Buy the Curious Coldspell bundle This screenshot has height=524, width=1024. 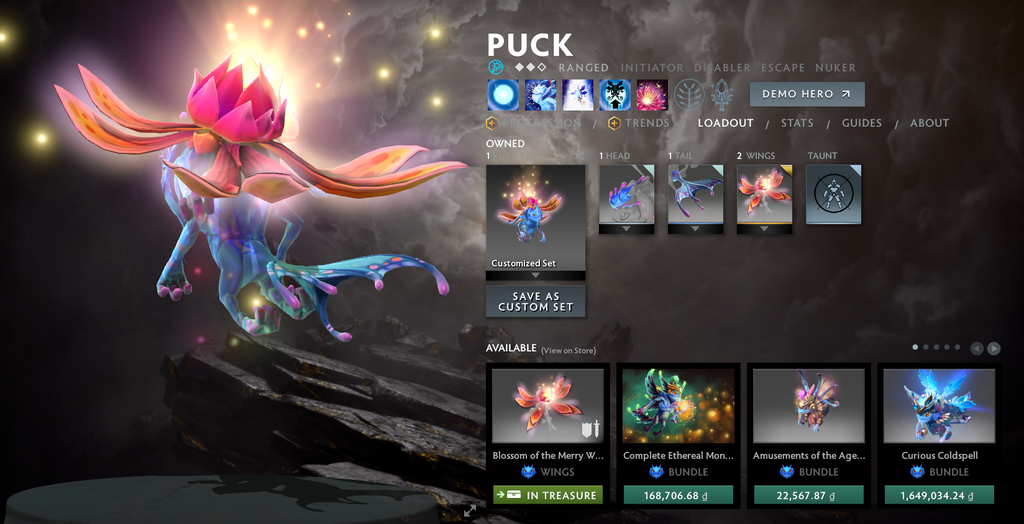coord(939,495)
